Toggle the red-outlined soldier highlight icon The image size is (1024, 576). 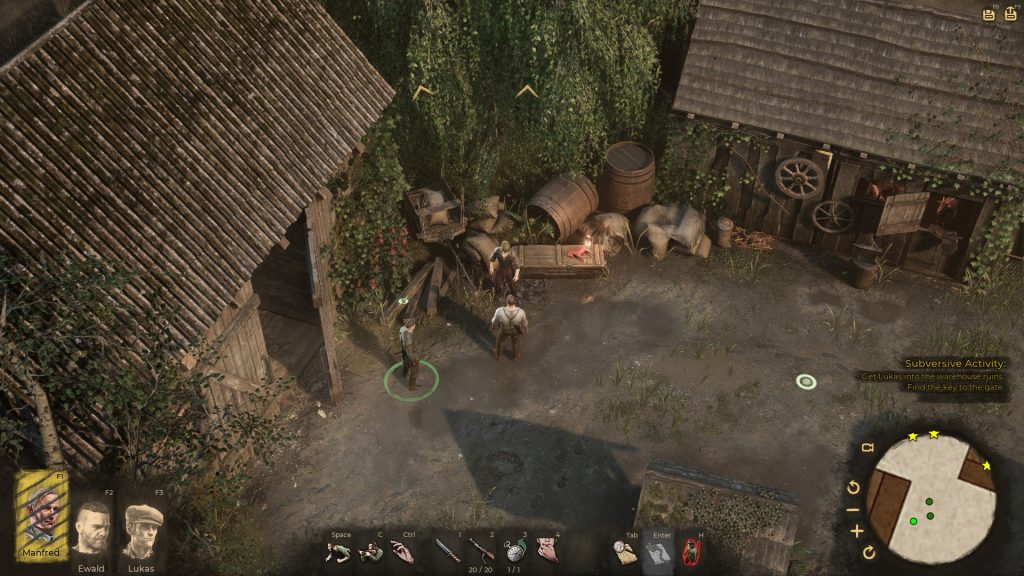click(x=690, y=551)
